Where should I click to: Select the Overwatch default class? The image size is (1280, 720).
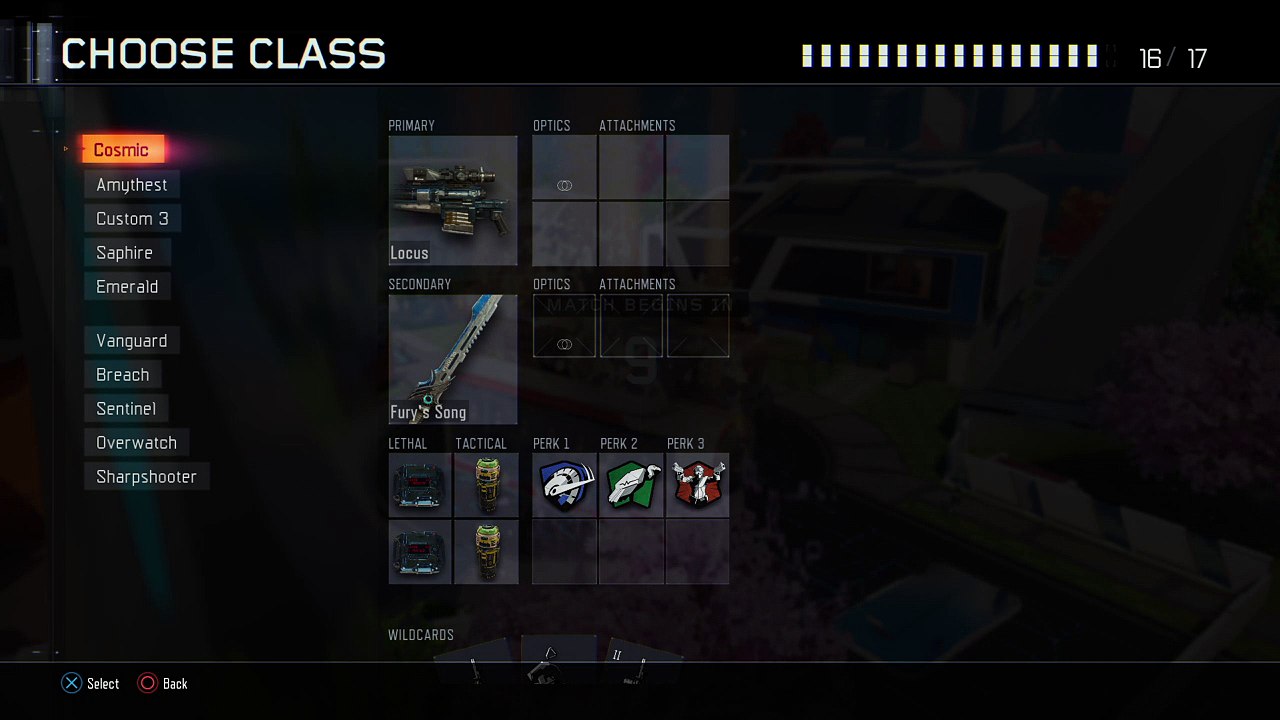136,443
